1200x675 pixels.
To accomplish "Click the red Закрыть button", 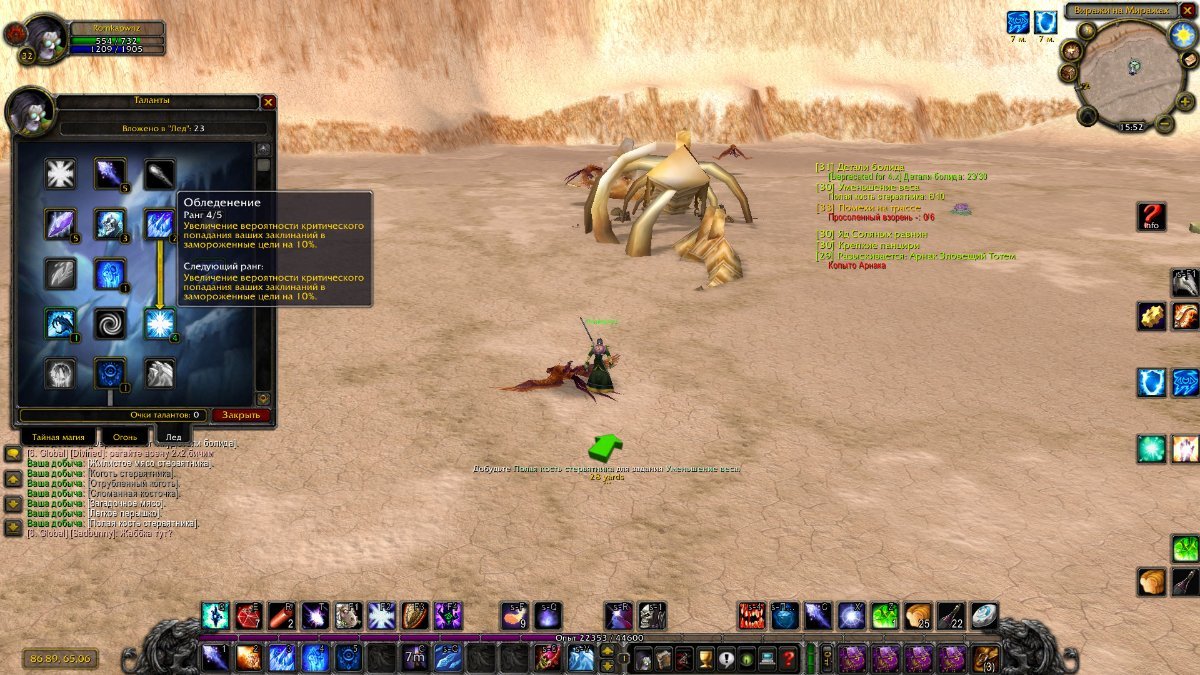I will (x=241, y=415).
